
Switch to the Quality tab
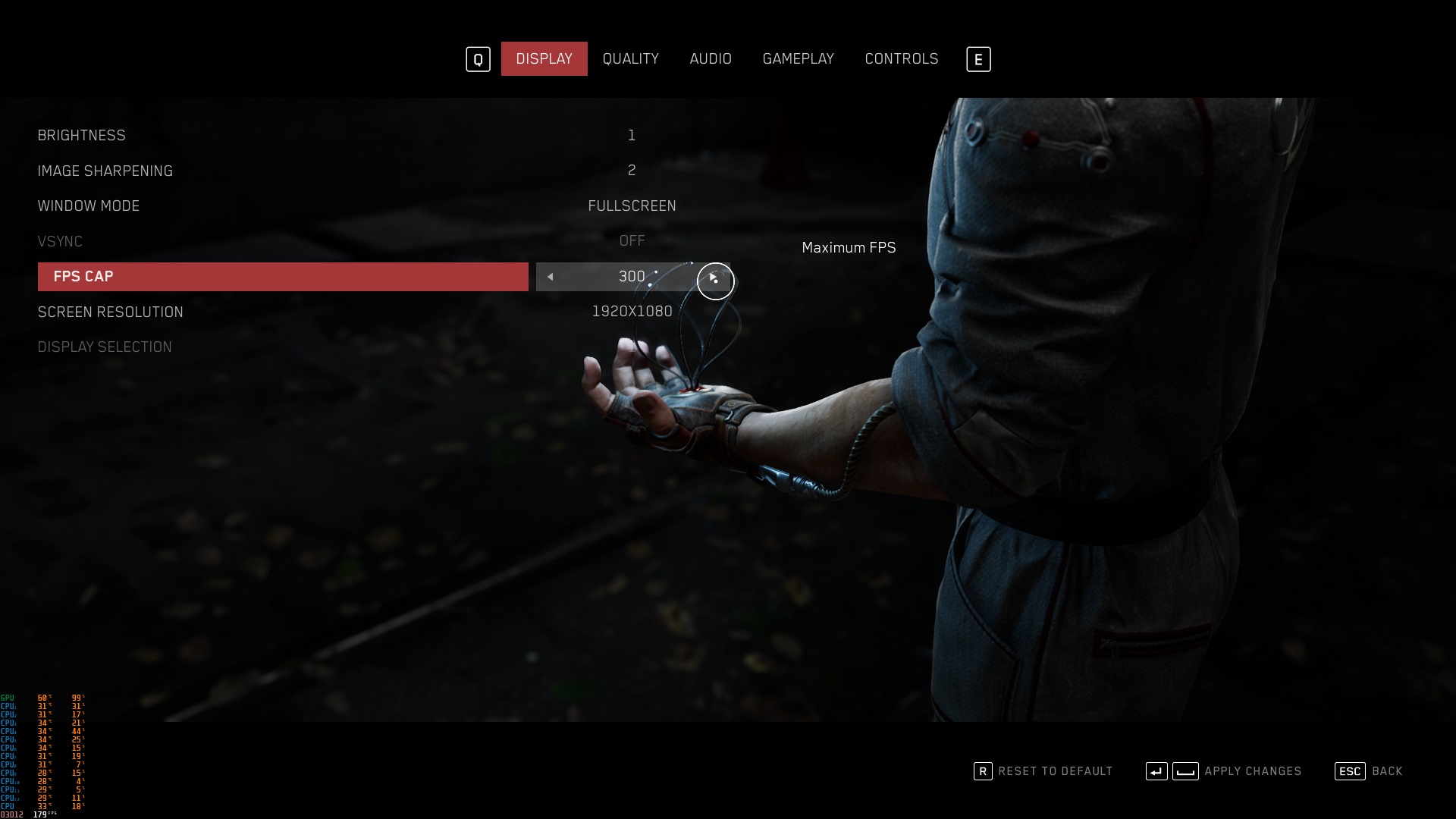(630, 59)
